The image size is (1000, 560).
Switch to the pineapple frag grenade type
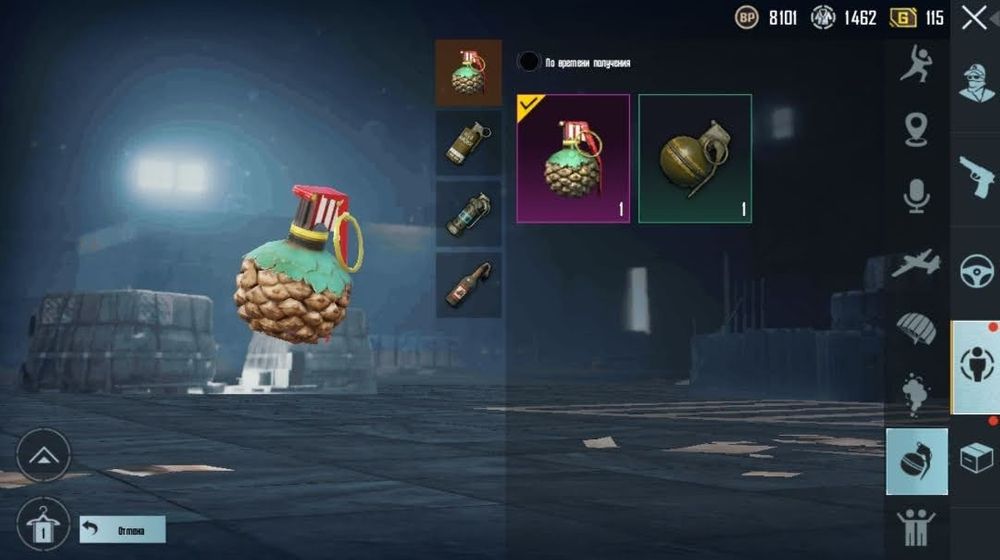click(468, 73)
